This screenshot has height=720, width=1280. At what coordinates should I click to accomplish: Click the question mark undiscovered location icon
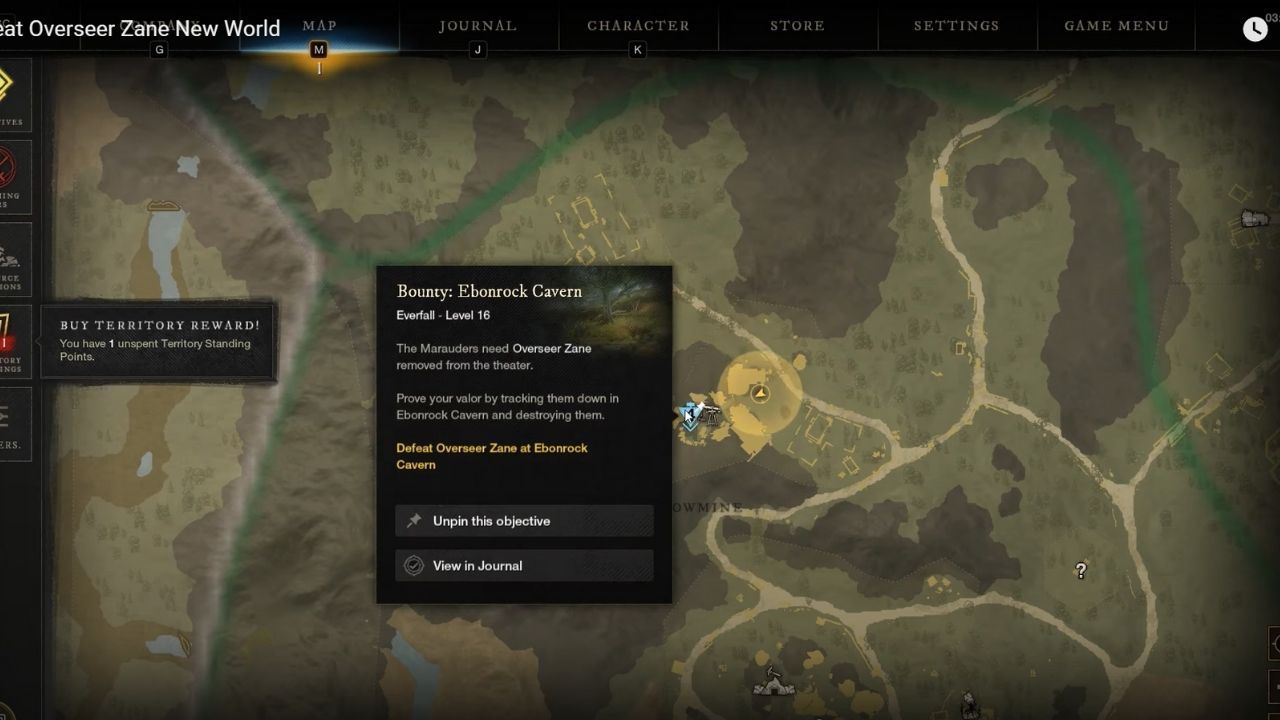1081,571
